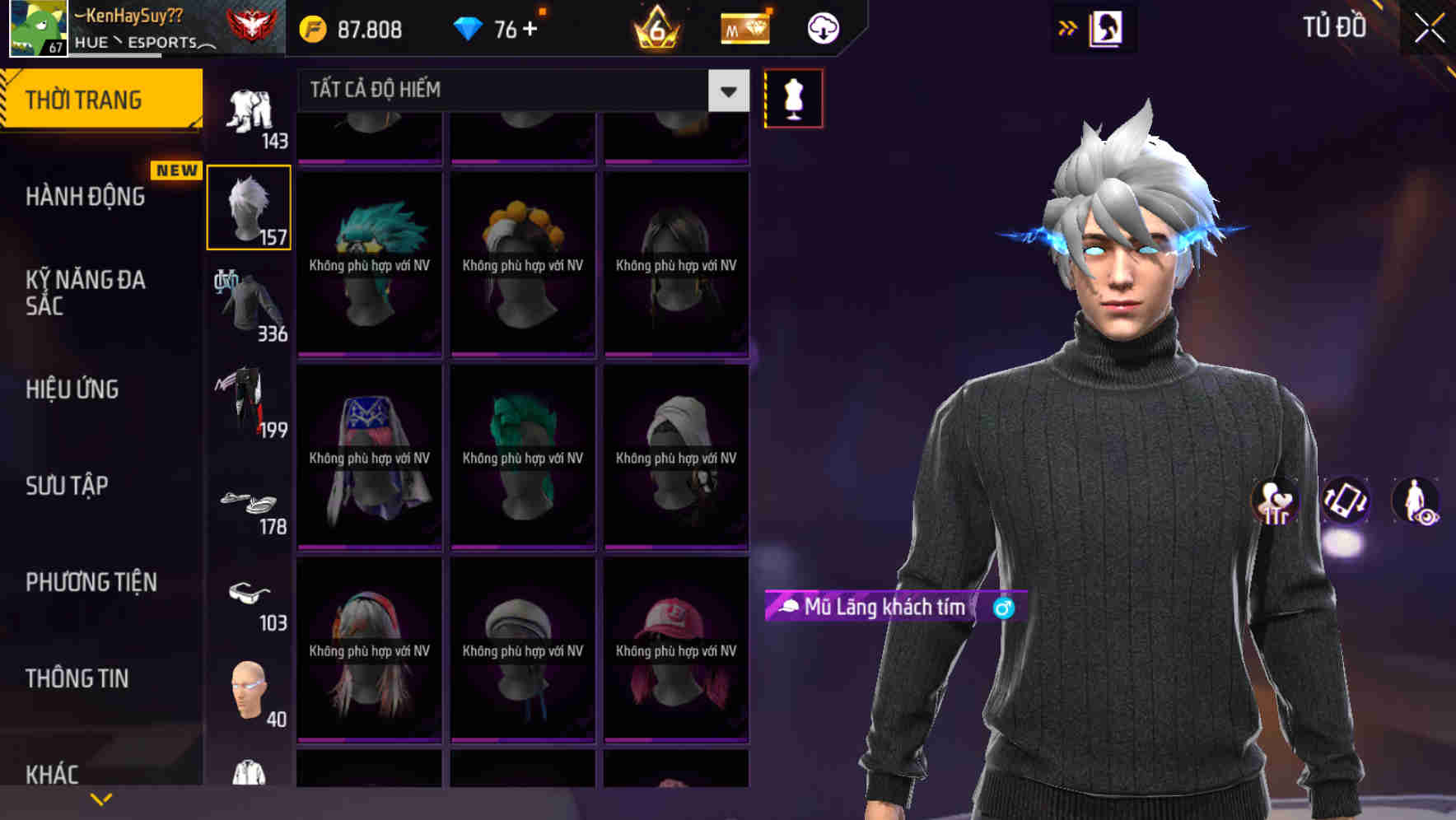1456x820 pixels.
Task: Select the shoes category icon
Action: tap(248, 502)
